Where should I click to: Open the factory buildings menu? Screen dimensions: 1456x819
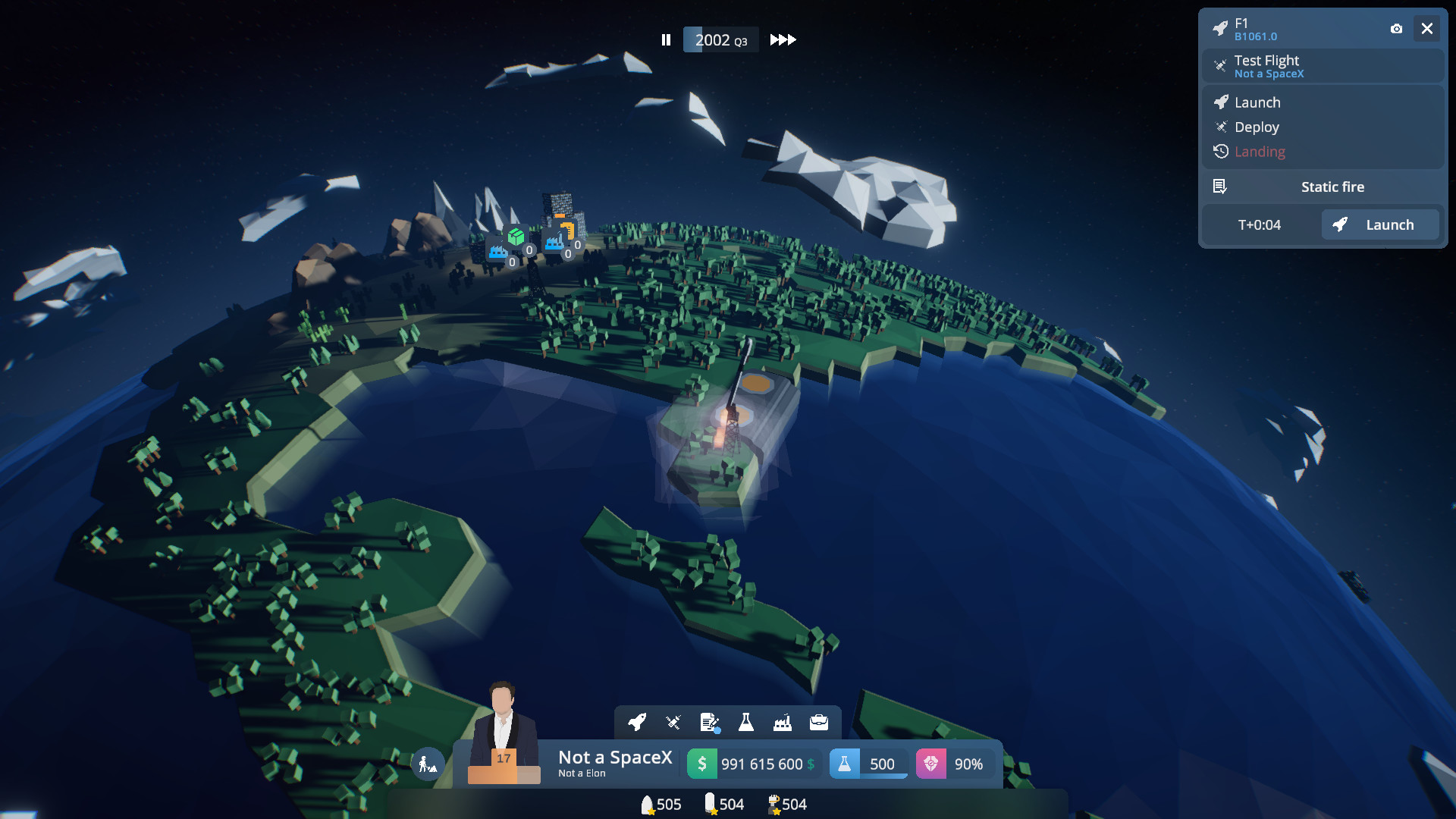[783, 723]
